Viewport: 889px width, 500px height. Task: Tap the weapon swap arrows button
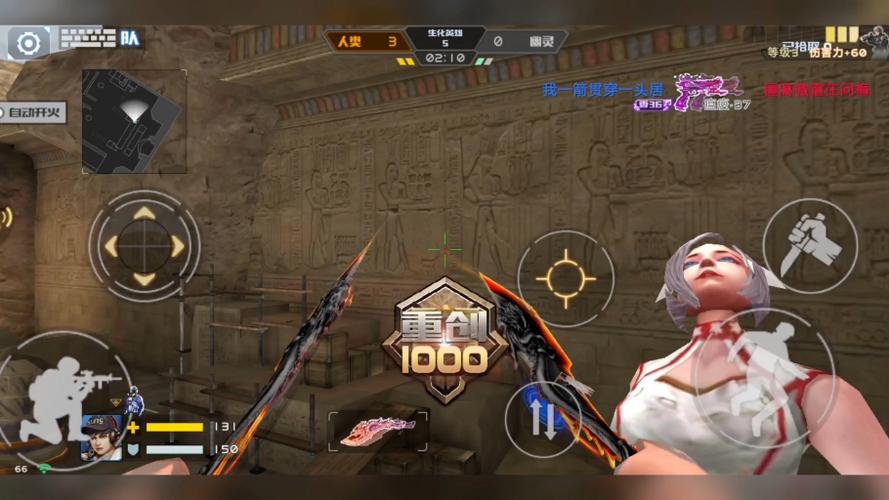(x=543, y=420)
